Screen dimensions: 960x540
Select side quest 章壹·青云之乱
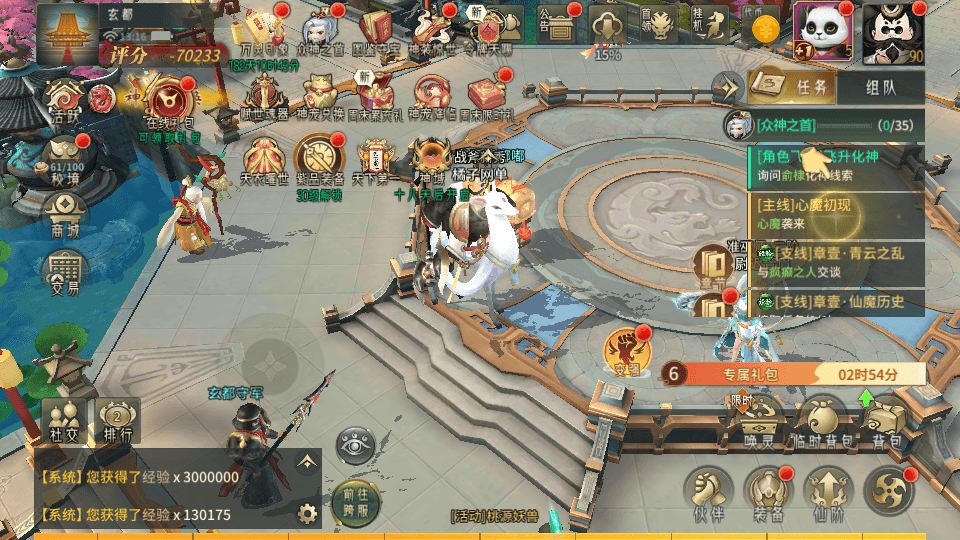tap(835, 262)
